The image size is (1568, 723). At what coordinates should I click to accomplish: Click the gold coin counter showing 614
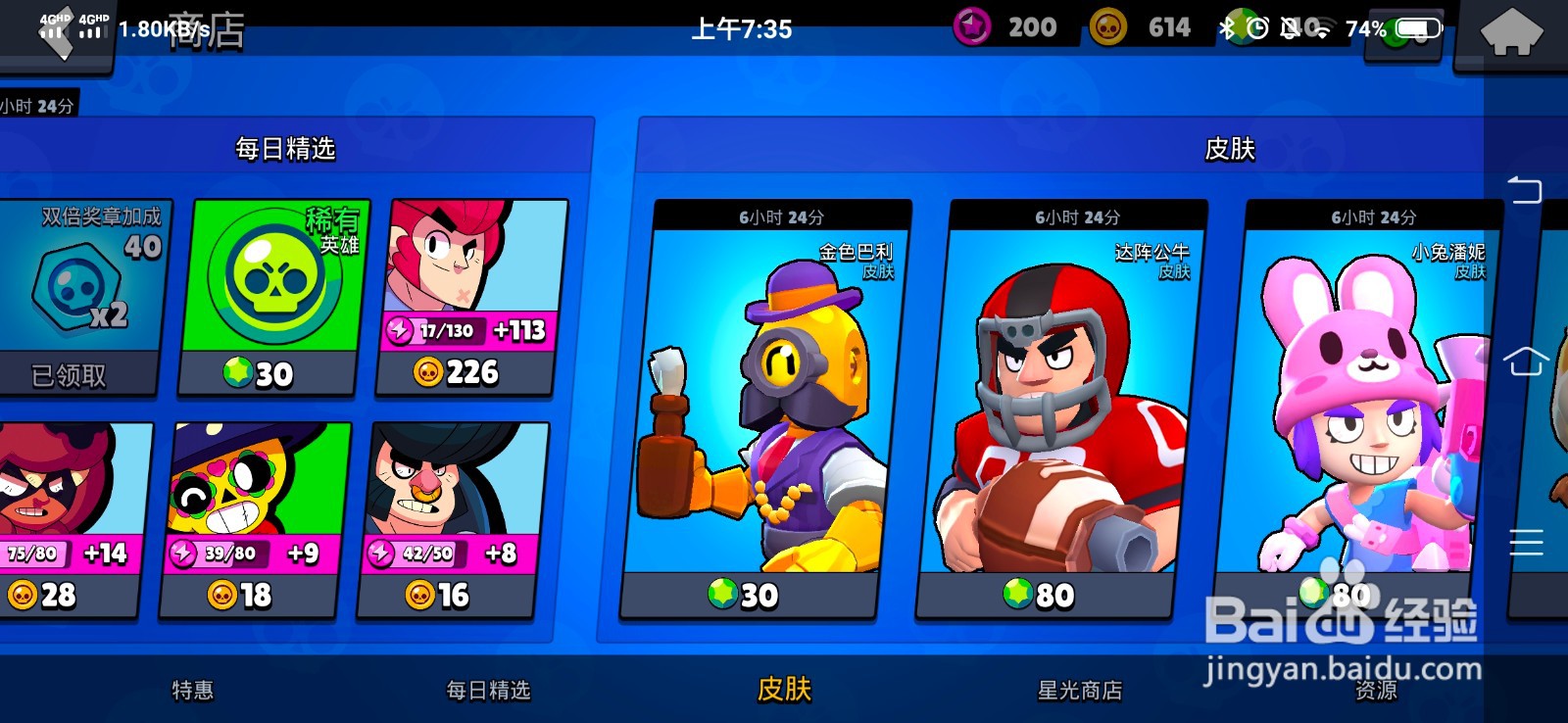pos(1137,26)
